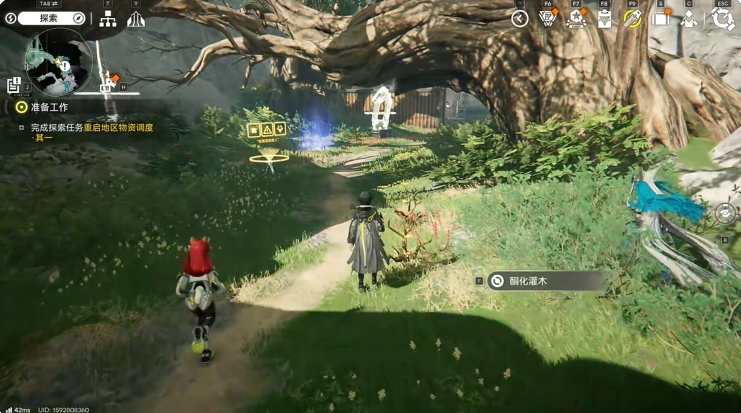The image size is (741, 413).
Task: Collapse the top bar with the arrow button
Action: click(x=519, y=18)
